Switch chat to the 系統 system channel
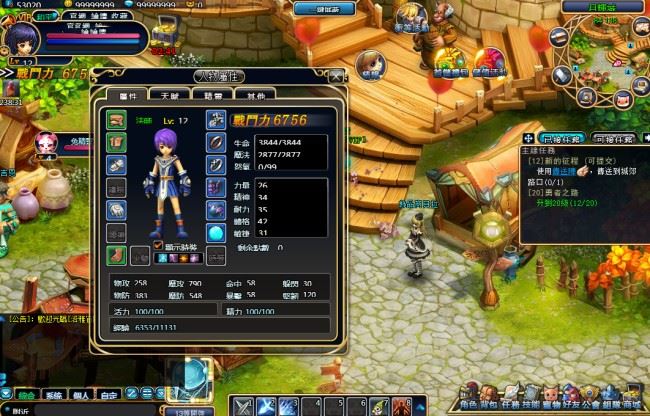Screen dimensions: 650x416 [x=55, y=395]
